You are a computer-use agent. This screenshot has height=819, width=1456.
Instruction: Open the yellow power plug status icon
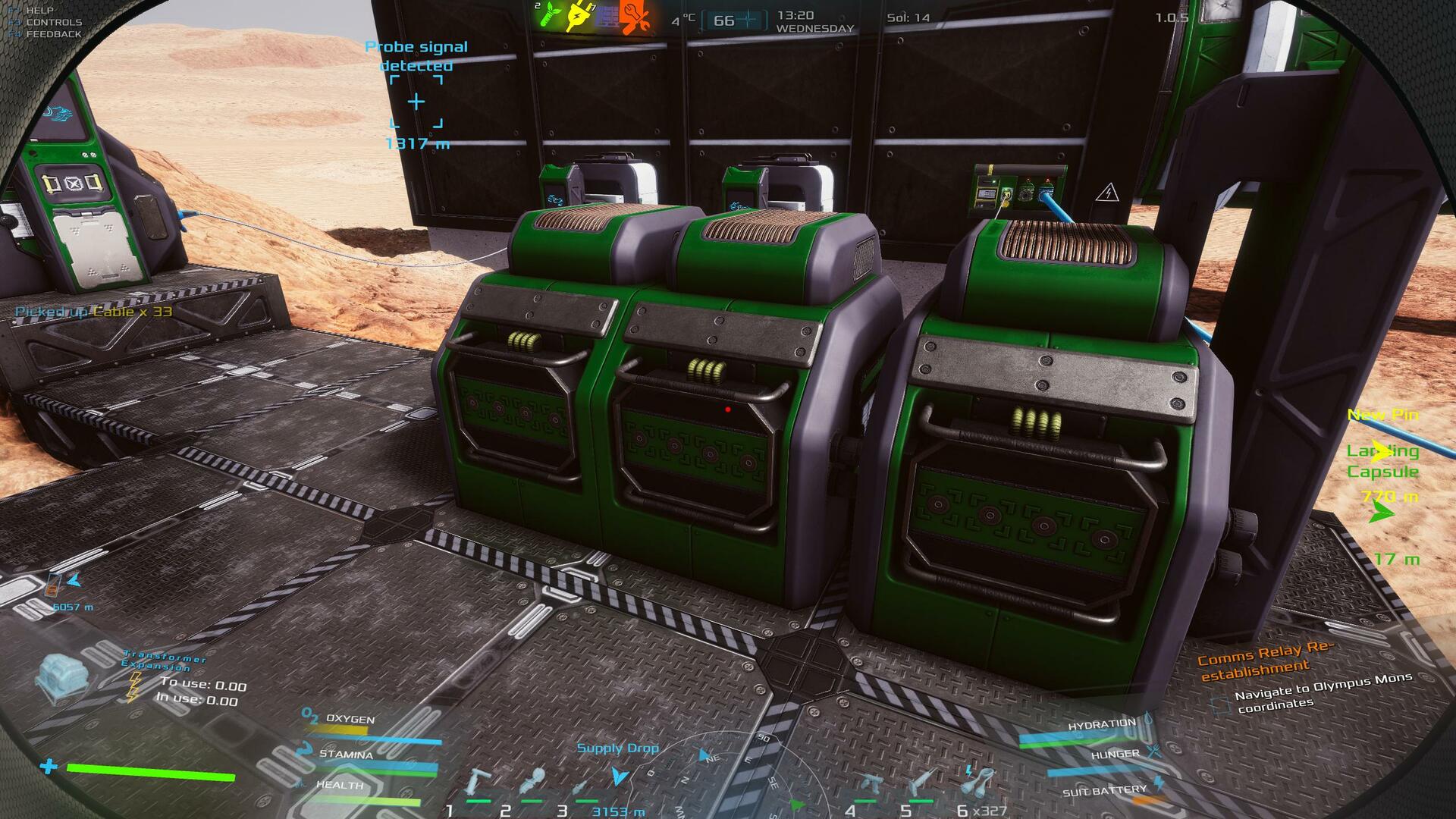577,16
